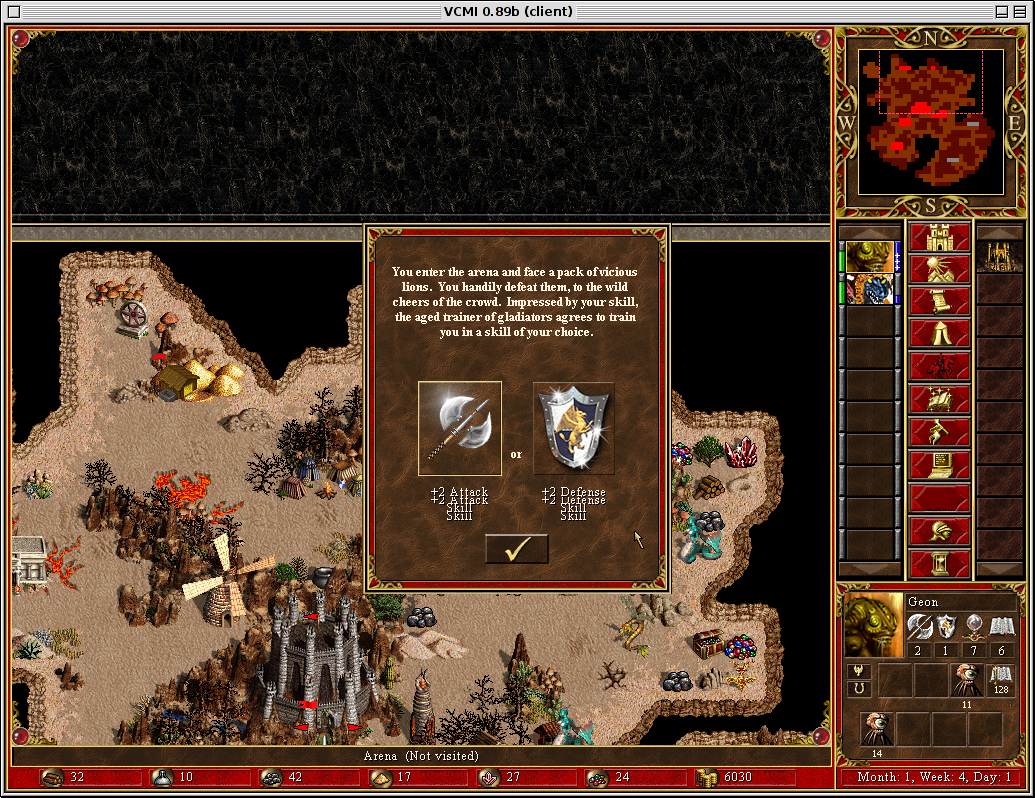Open the quest log scroll button
The height and width of the screenshot is (798, 1035).
tap(939, 302)
